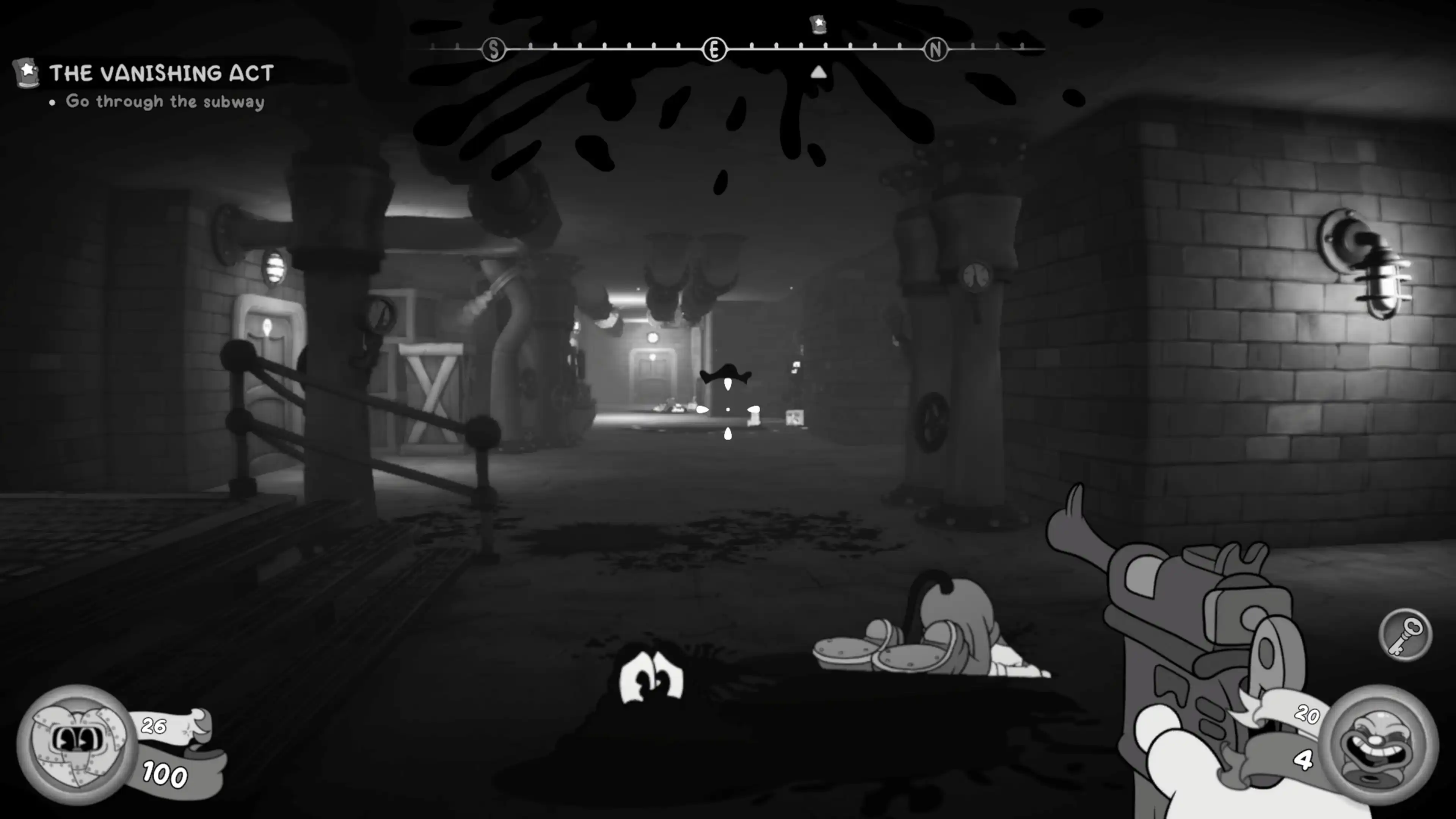Click the key item icon
The width and height of the screenshot is (1456, 819).
(1405, 634)
